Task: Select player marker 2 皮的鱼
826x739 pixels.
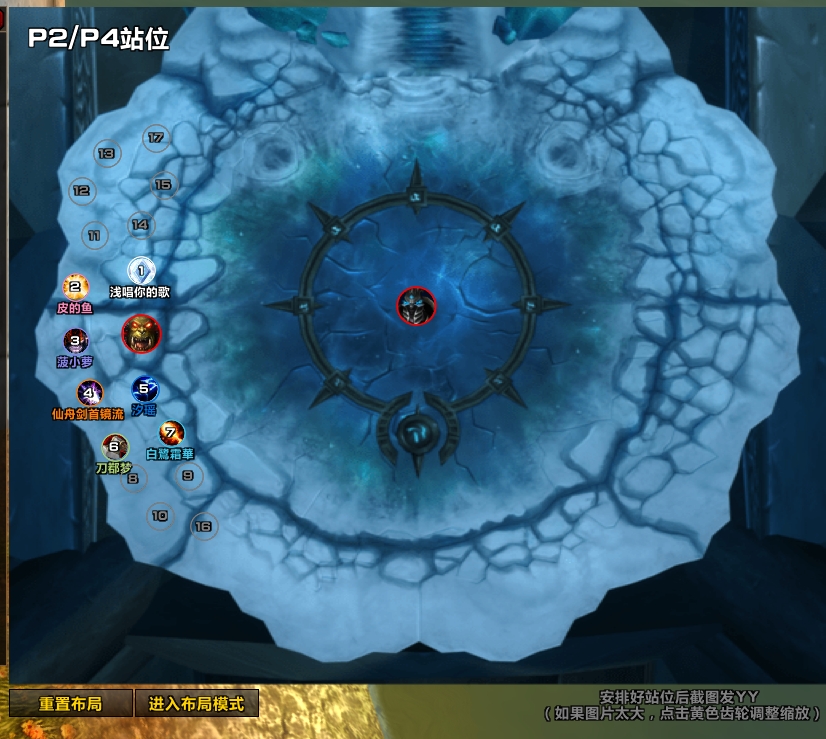Action: 73,288
